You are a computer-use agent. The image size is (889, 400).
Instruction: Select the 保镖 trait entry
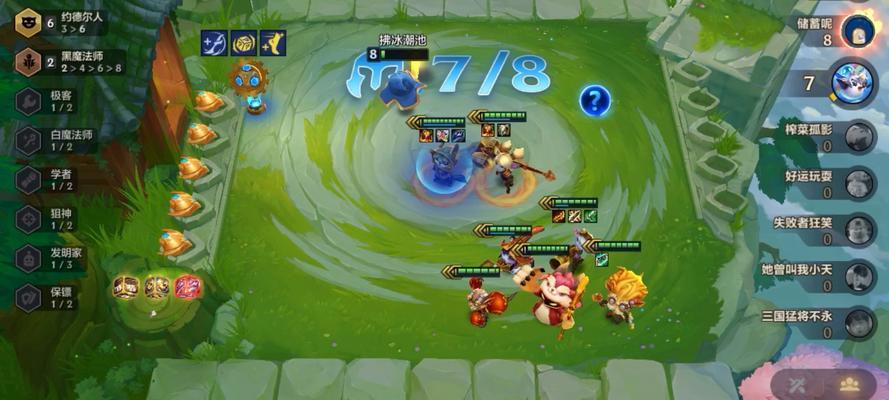[x=48, y=297]
